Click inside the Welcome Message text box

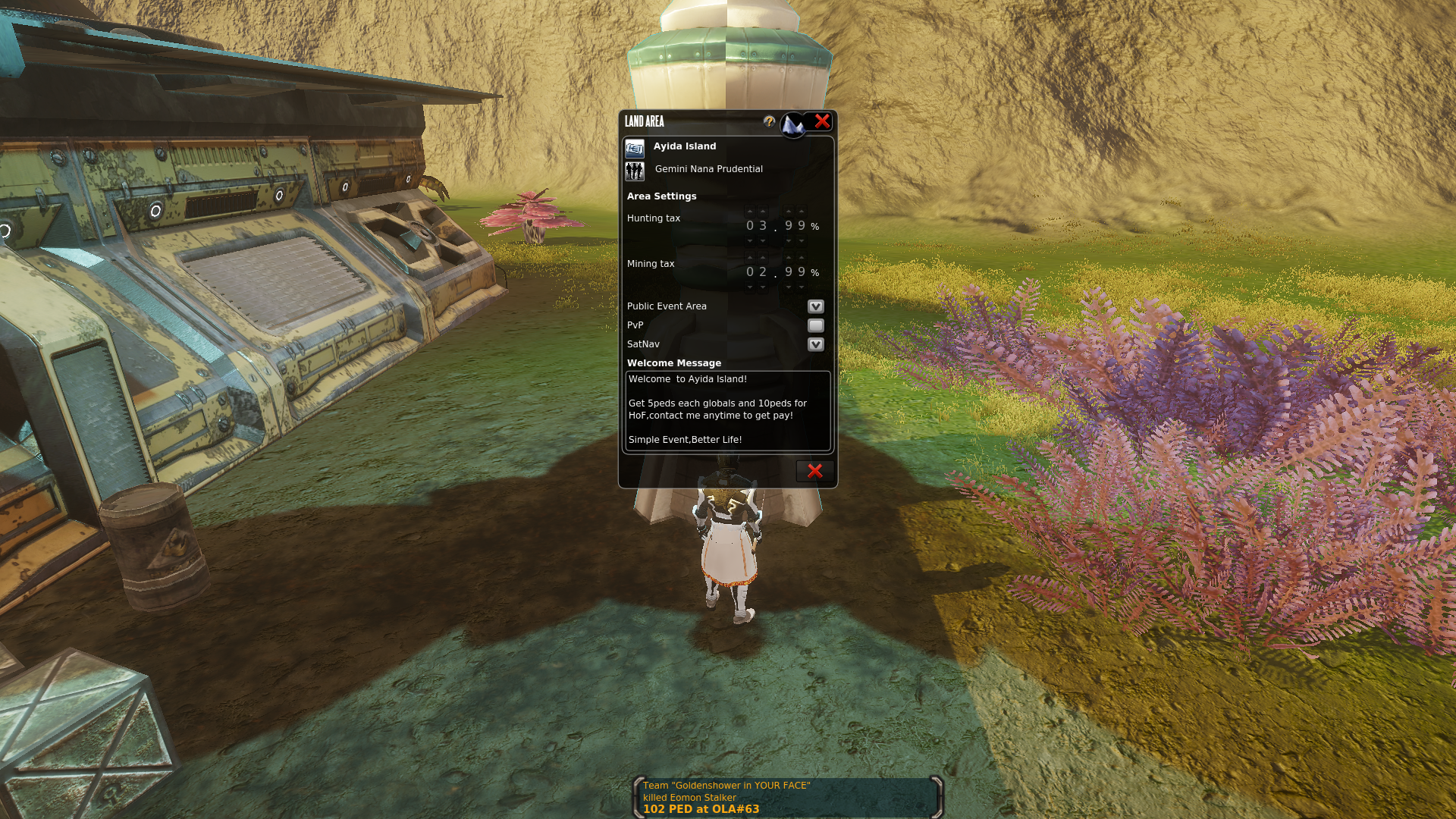click(x=727, y=410)
